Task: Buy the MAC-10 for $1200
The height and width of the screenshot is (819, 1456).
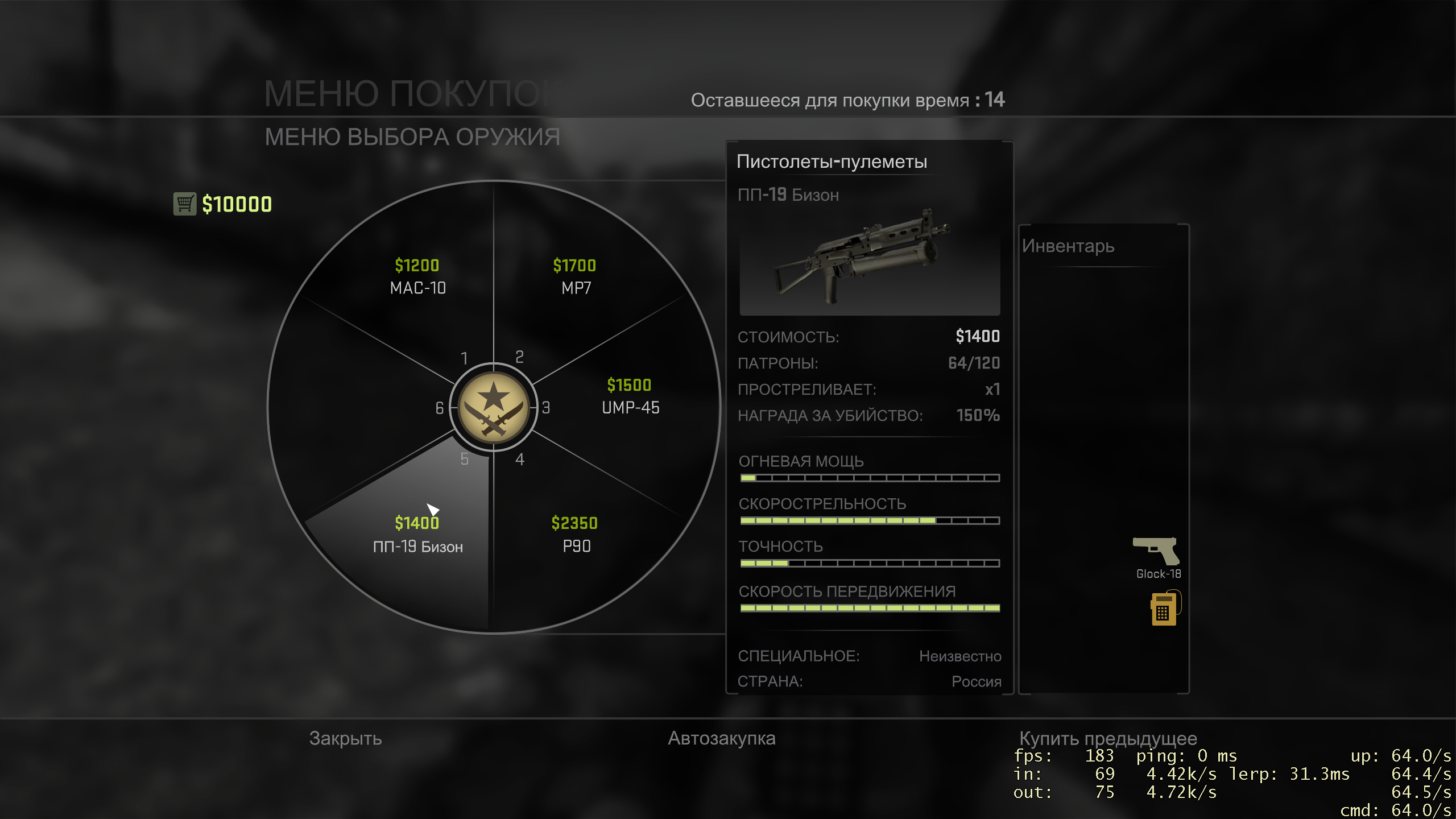Action: point(417,277)
